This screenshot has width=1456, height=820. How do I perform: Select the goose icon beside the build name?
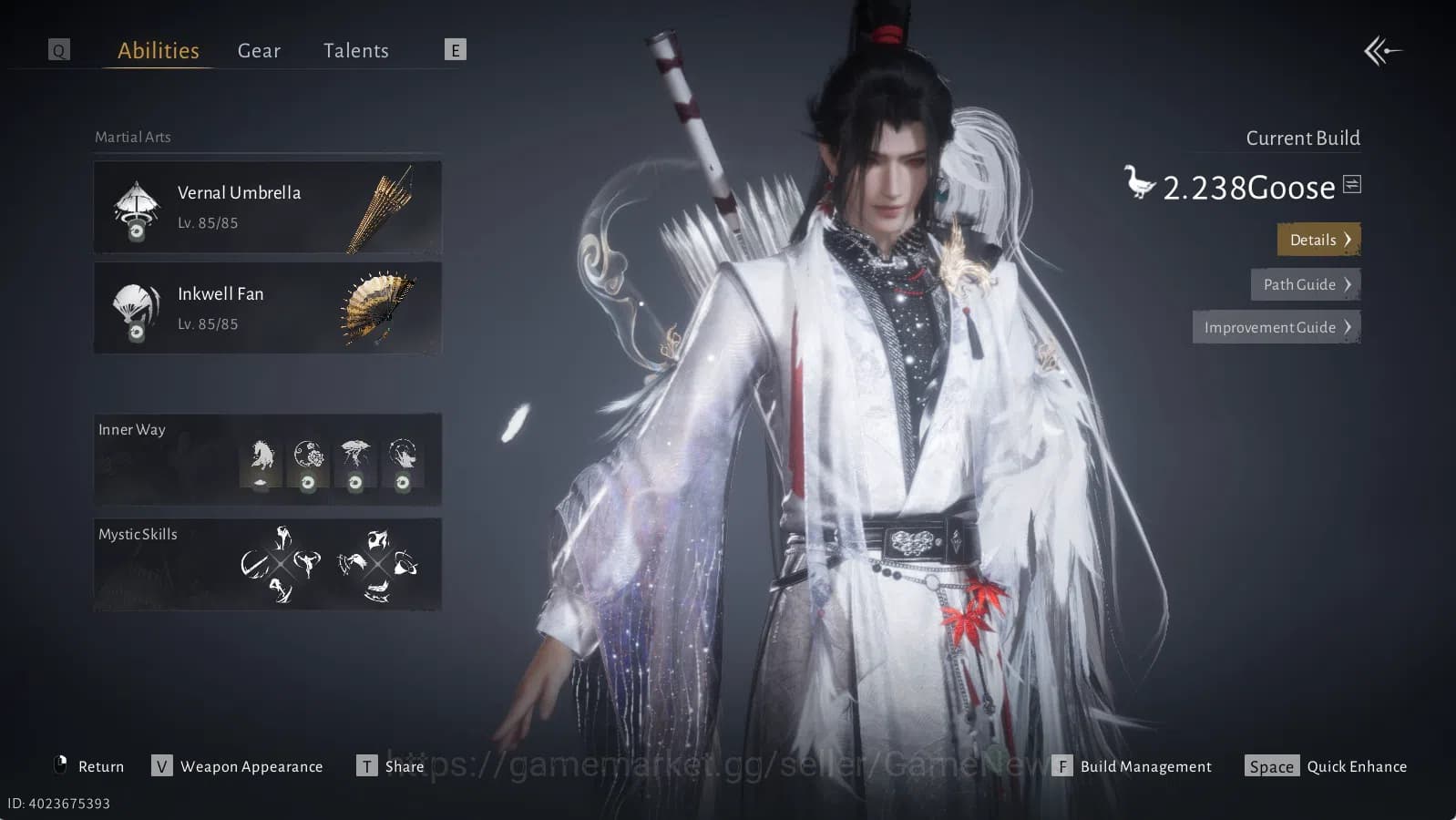click(x=1139, y=182)
